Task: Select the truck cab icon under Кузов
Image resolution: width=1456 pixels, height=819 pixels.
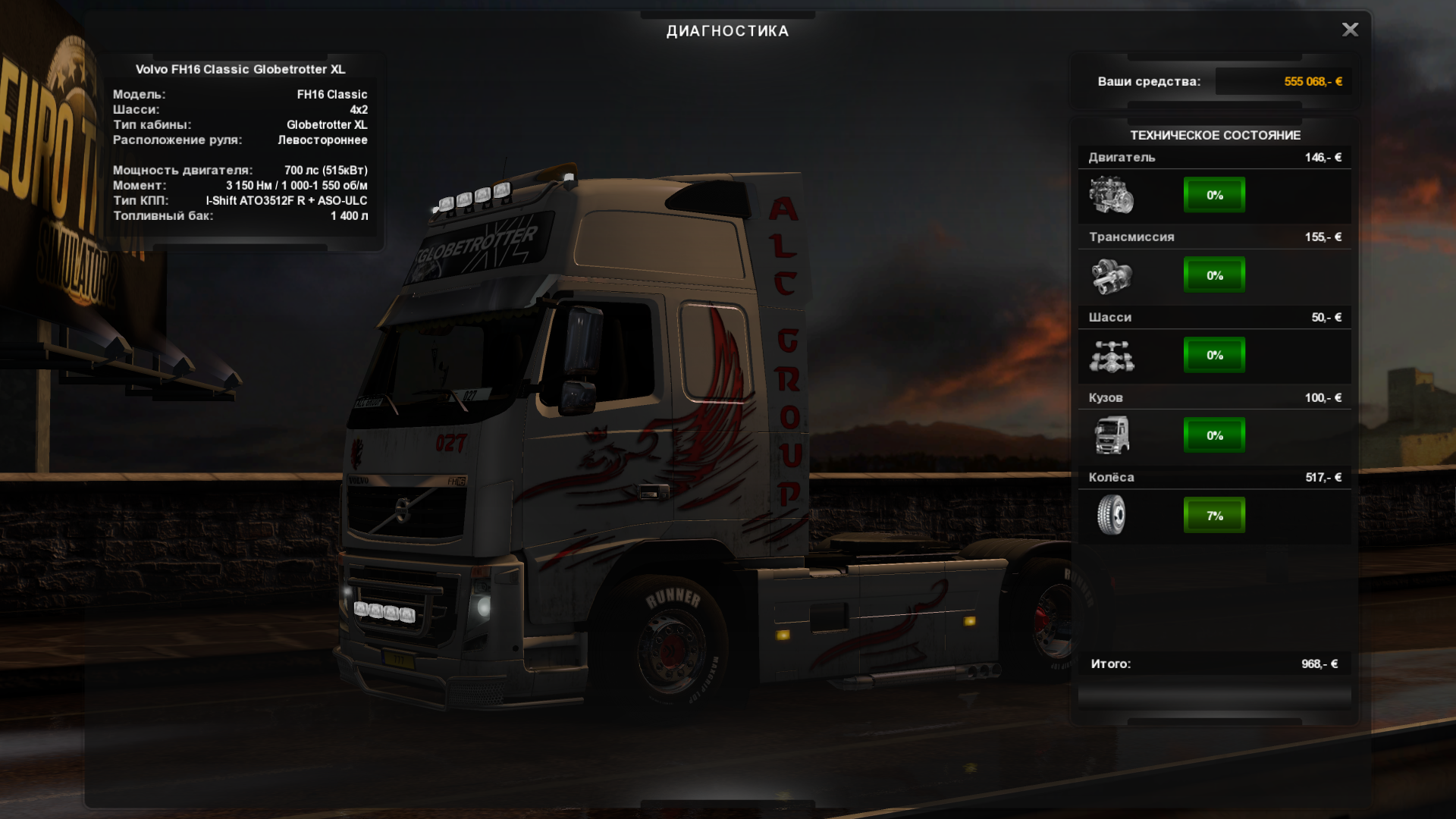Action: pyautogui.click(x=1111, y=435)
